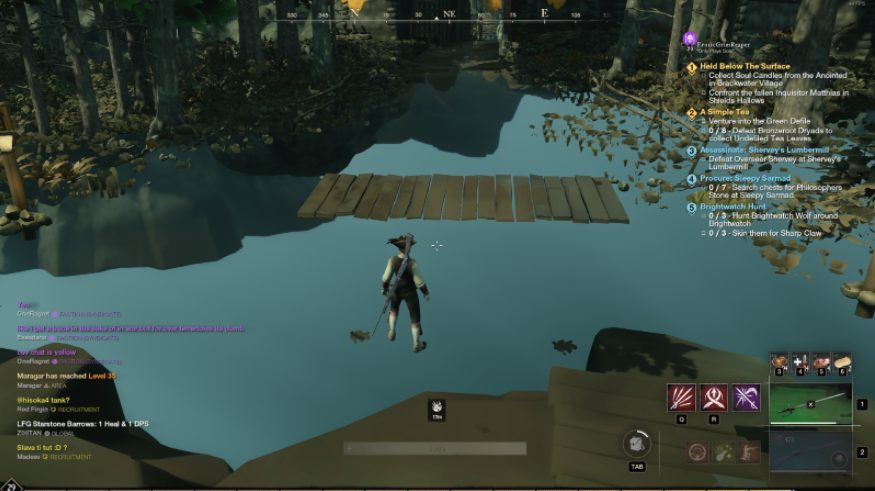Use the raw meat in quick slot 5

click(822, 362)
